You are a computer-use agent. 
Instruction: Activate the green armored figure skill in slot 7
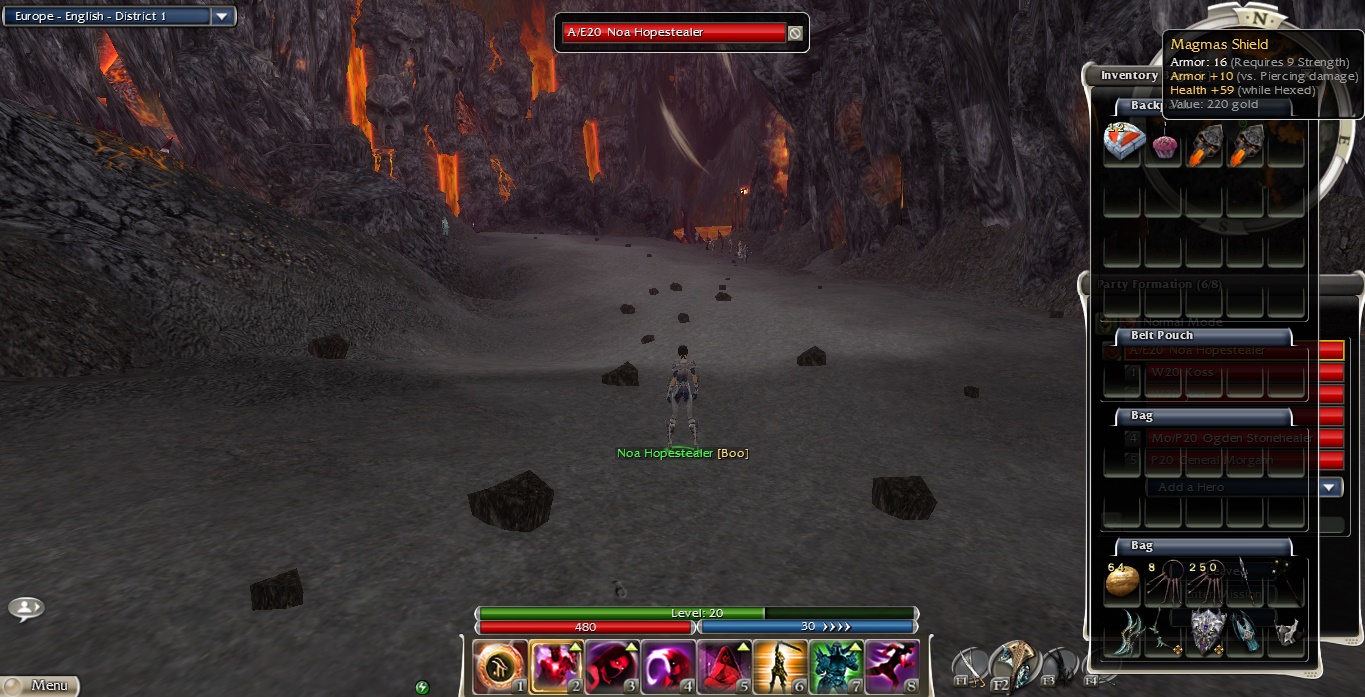pyautogui.click(x=836, y=667)
